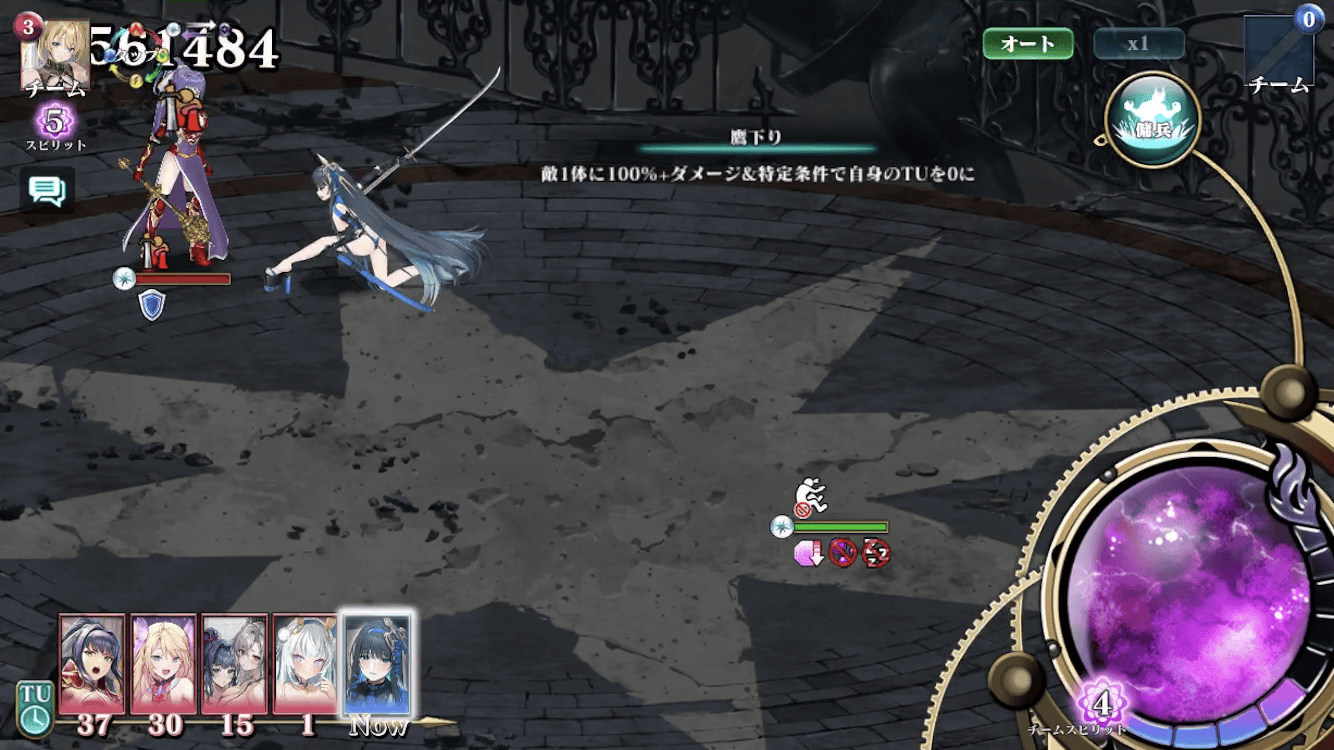Choose the blonde turn-order portrait marked 30

[163, 664]
